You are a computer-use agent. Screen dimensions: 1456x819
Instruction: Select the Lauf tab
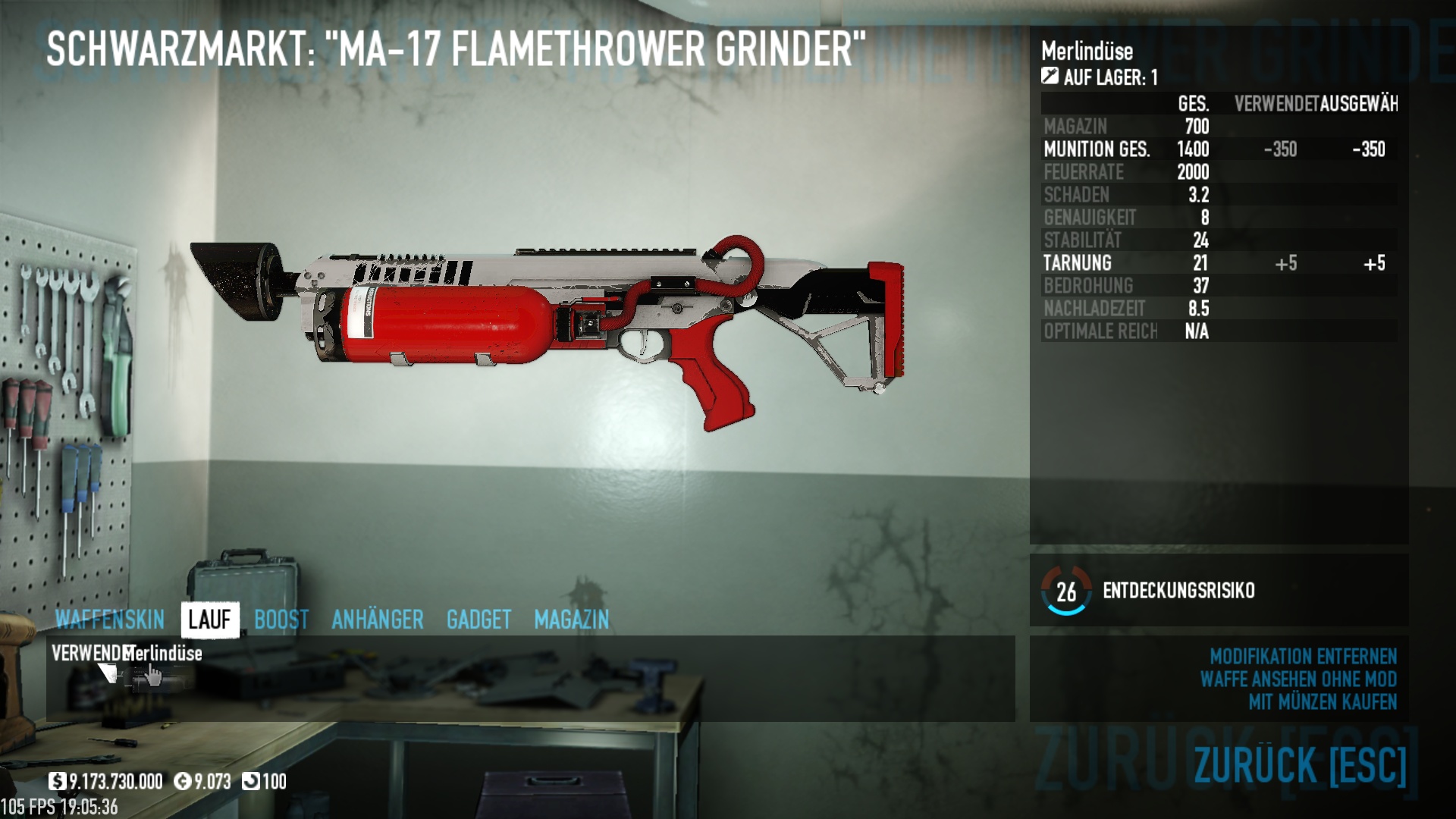point(209,620)
